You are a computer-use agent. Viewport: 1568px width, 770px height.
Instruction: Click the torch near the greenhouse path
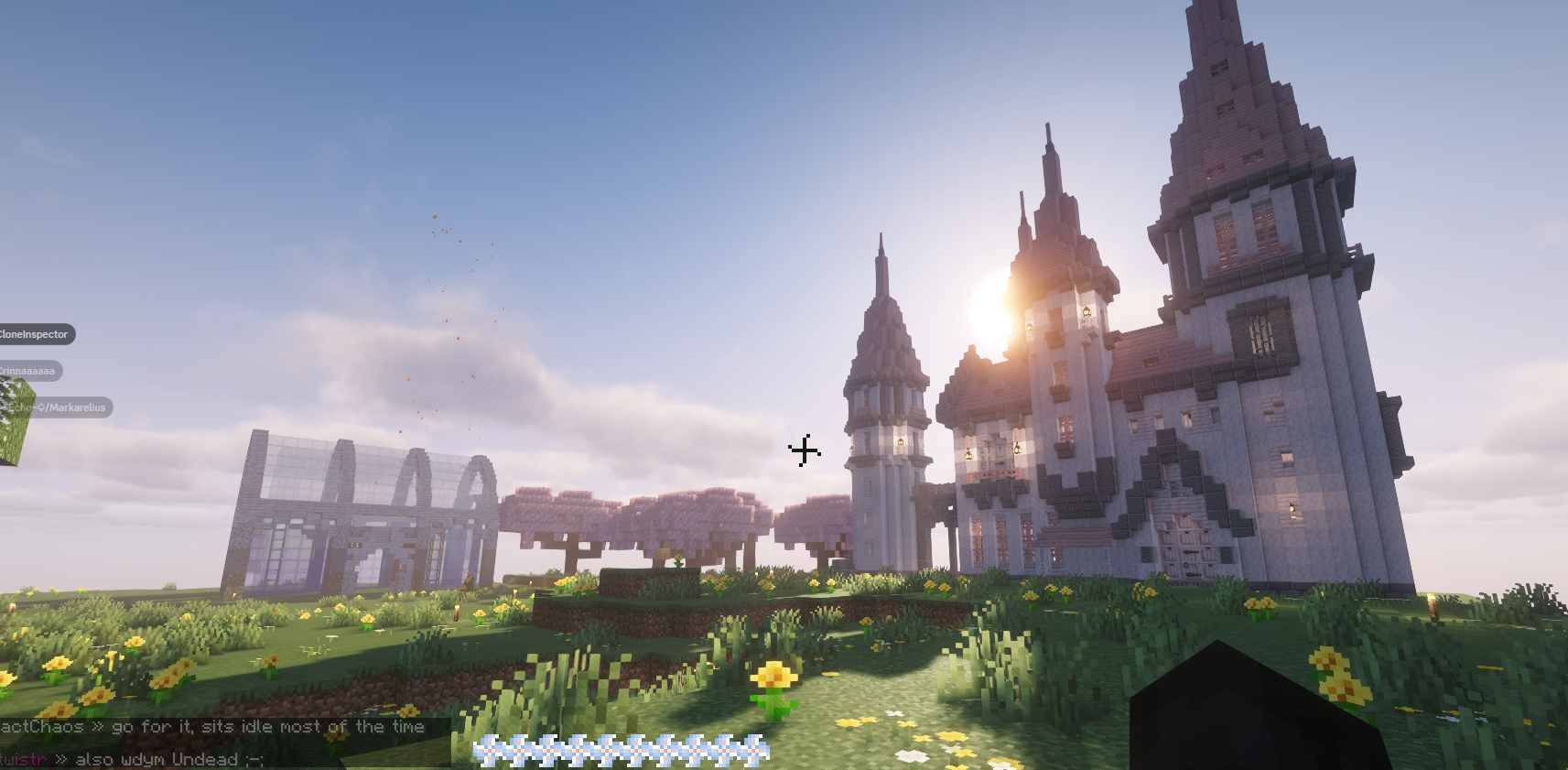457,613
